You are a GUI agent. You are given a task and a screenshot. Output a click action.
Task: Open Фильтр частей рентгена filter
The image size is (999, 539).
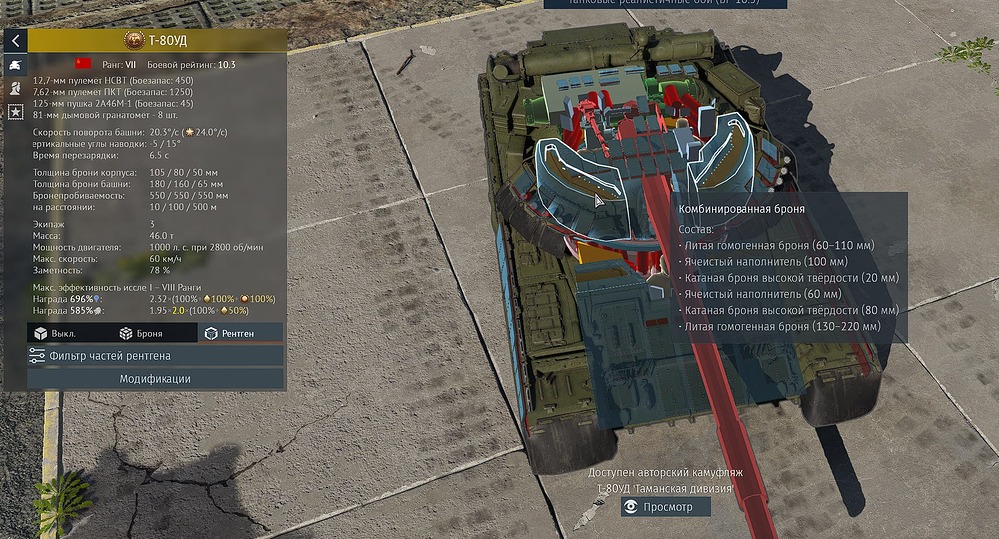coord(155,356)
